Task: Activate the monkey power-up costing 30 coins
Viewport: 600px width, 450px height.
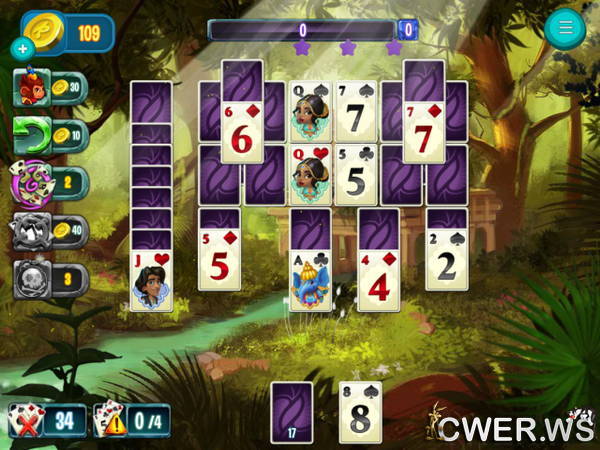Action: (x=30, y=89)
